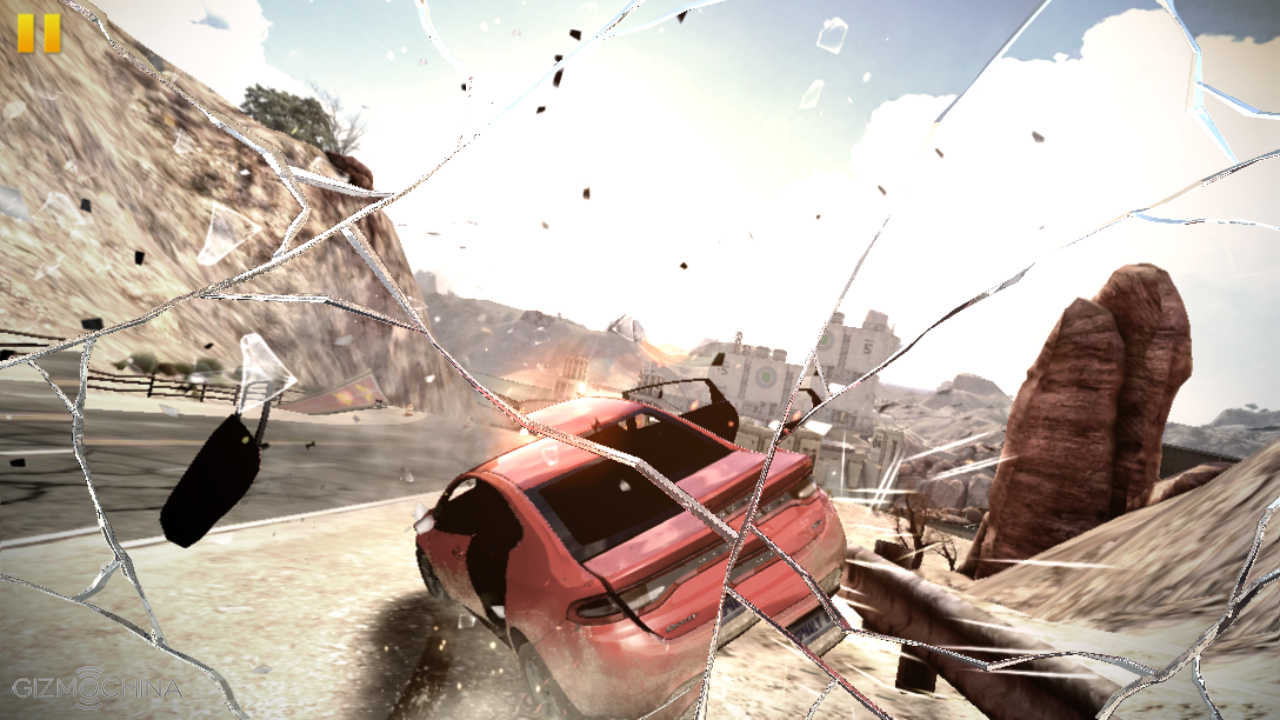This screenshot has height=720, width=1280.
Task: Pause the game with the yellow pause button
Action: coord(39,33)
